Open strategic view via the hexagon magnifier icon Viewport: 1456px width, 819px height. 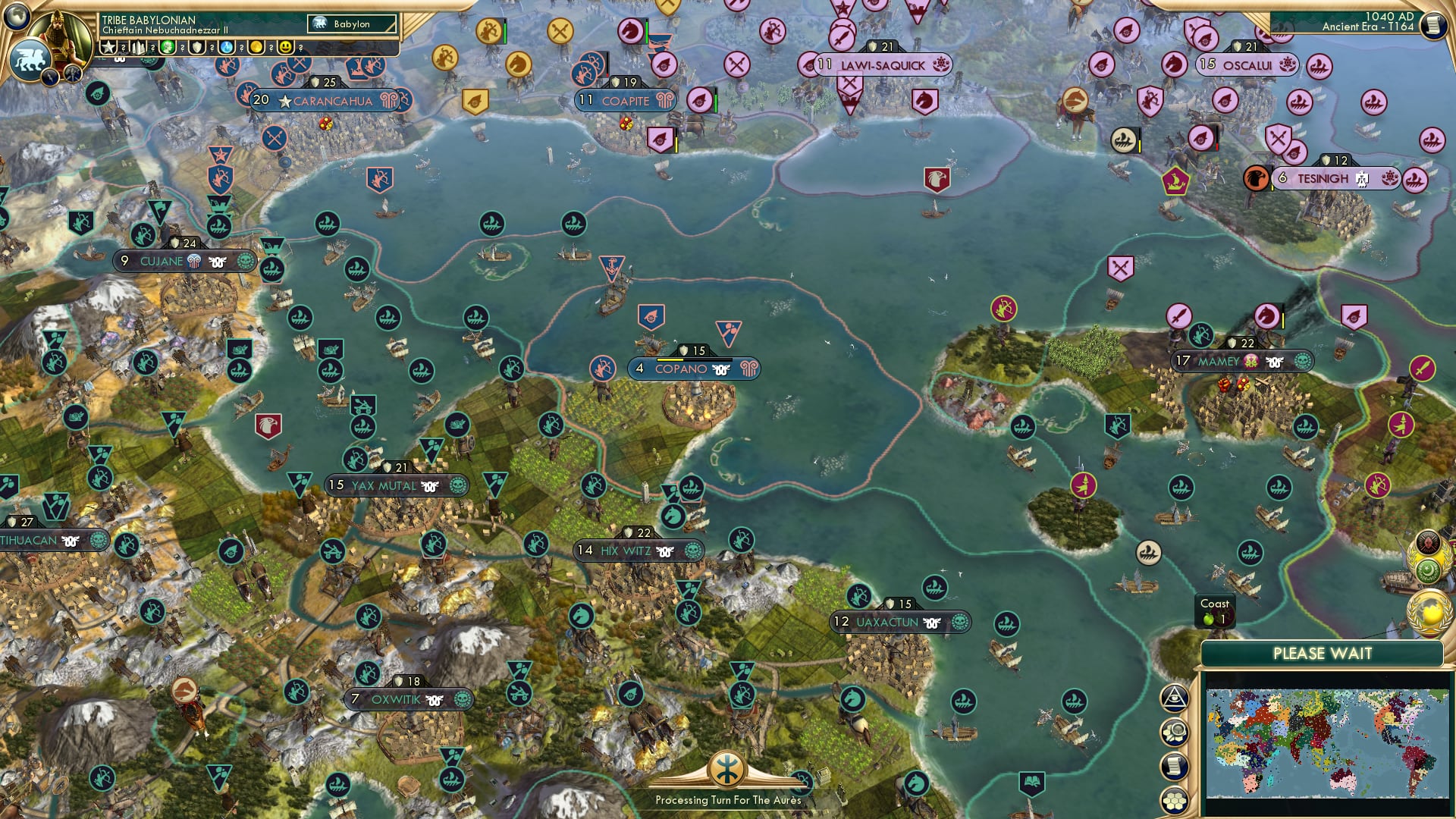(x=1175, y=730)
